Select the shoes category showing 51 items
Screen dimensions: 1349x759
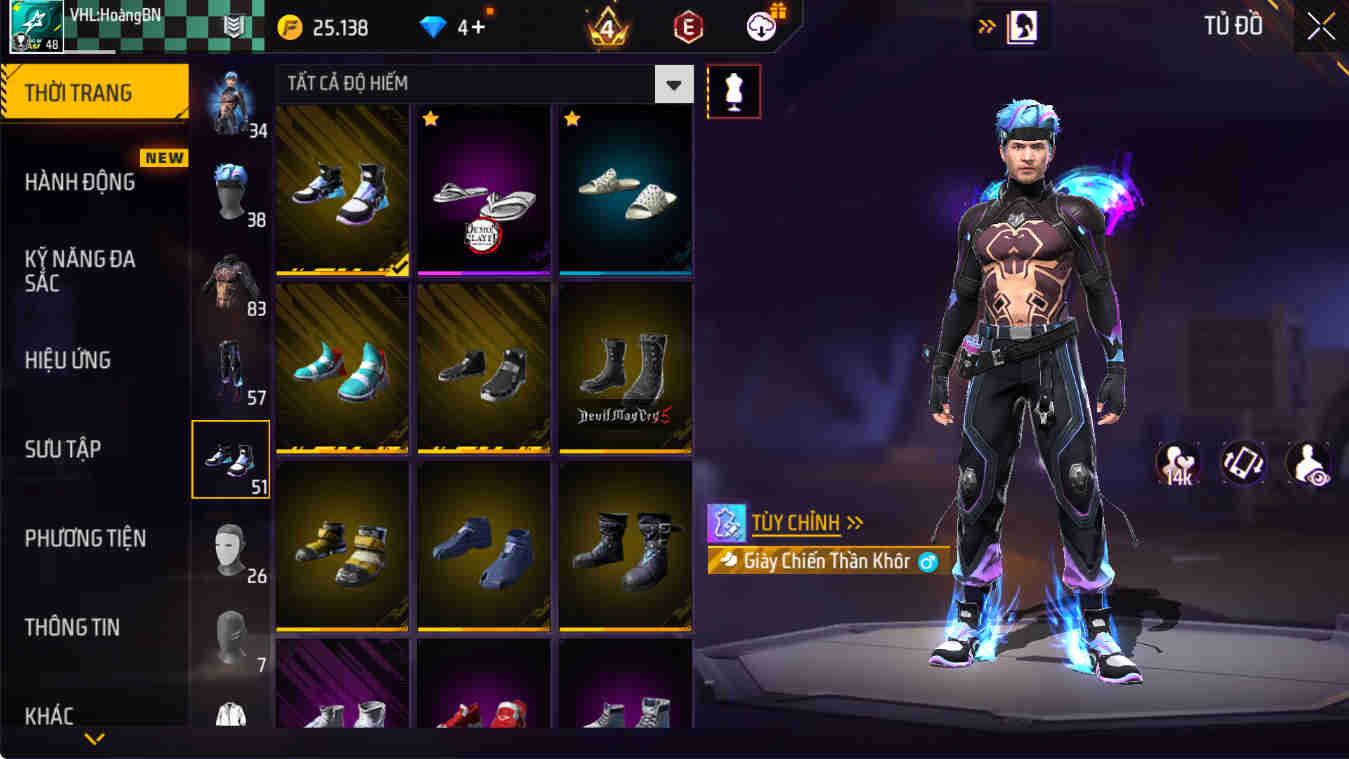pos(231,458)
